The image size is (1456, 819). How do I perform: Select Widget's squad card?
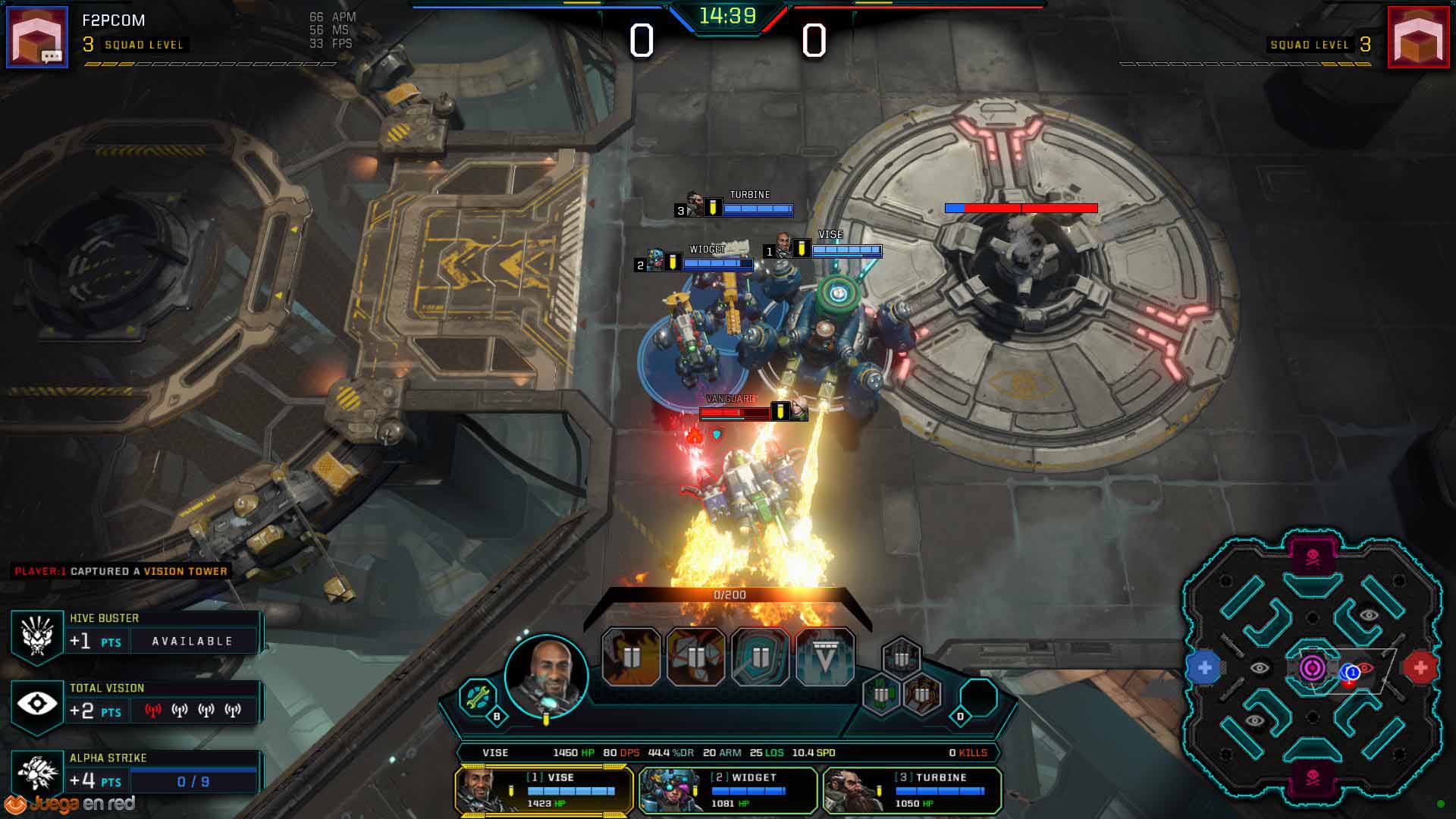pos(727,790)
